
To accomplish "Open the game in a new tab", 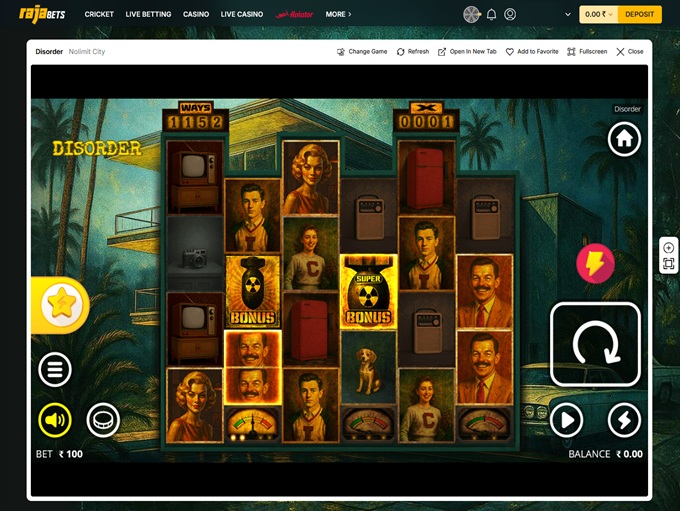I will click(x=467, y=51).
